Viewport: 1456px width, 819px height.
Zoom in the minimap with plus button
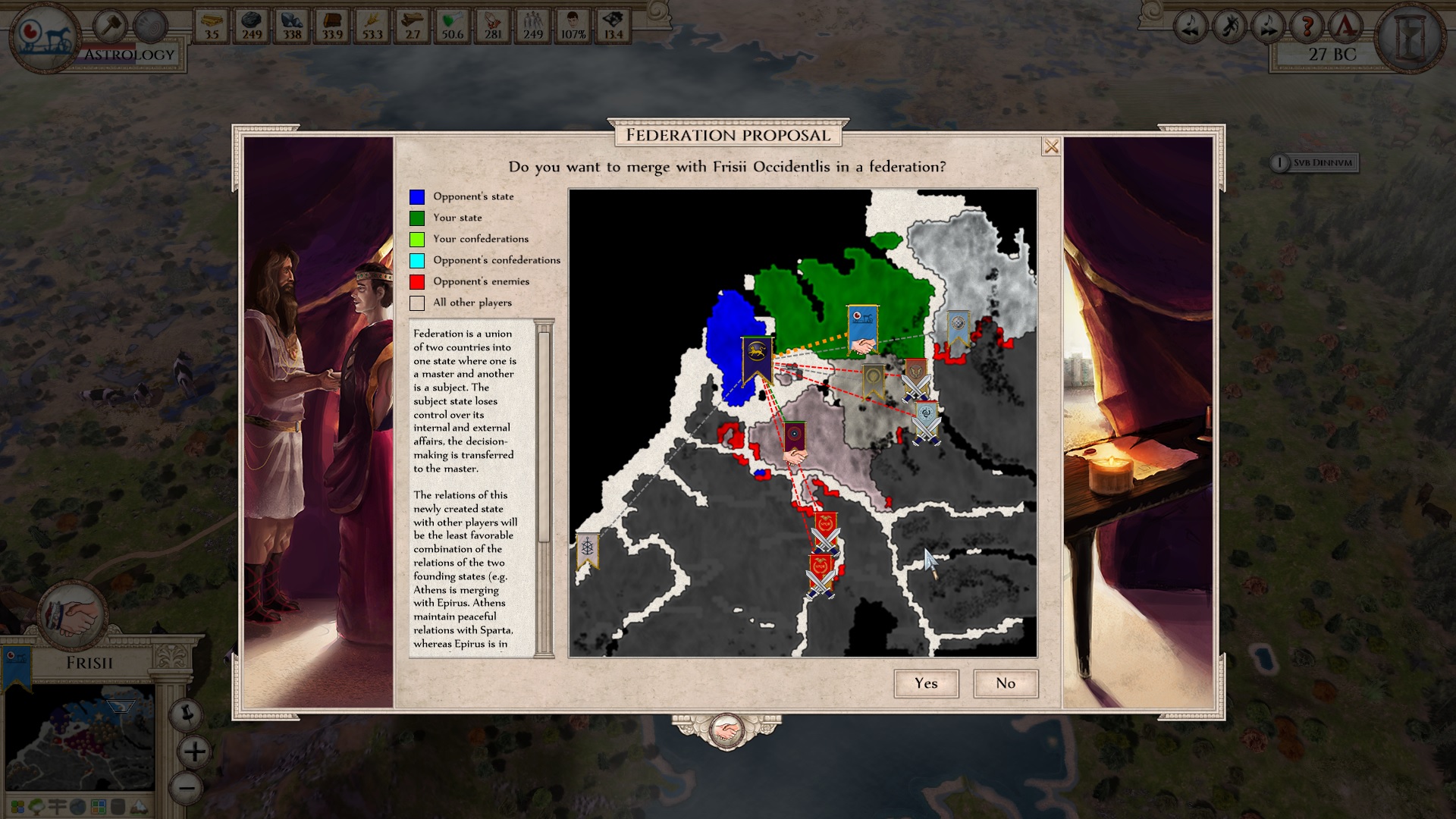(x=194, y=752)
